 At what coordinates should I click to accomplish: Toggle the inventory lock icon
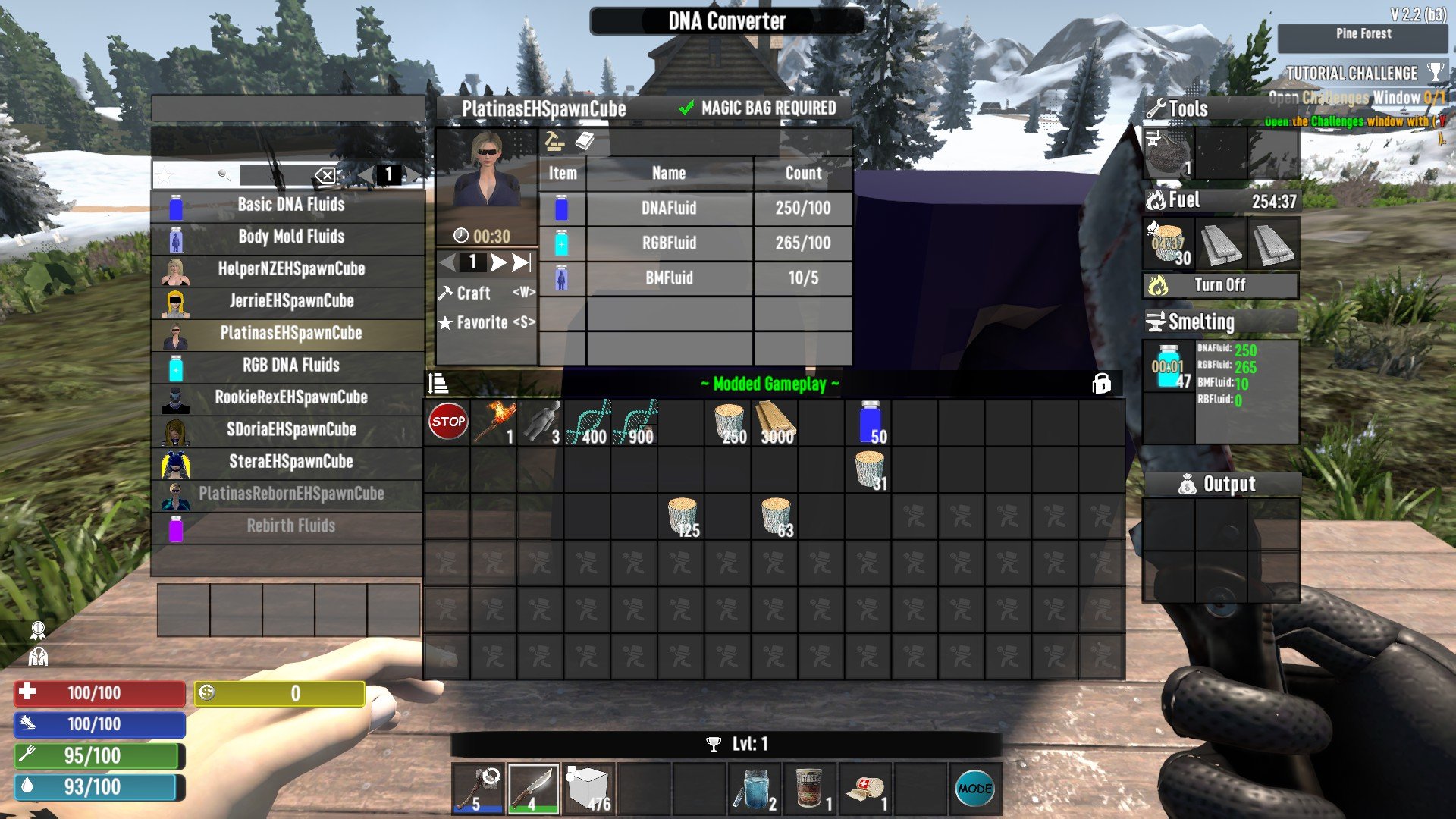1101,384
